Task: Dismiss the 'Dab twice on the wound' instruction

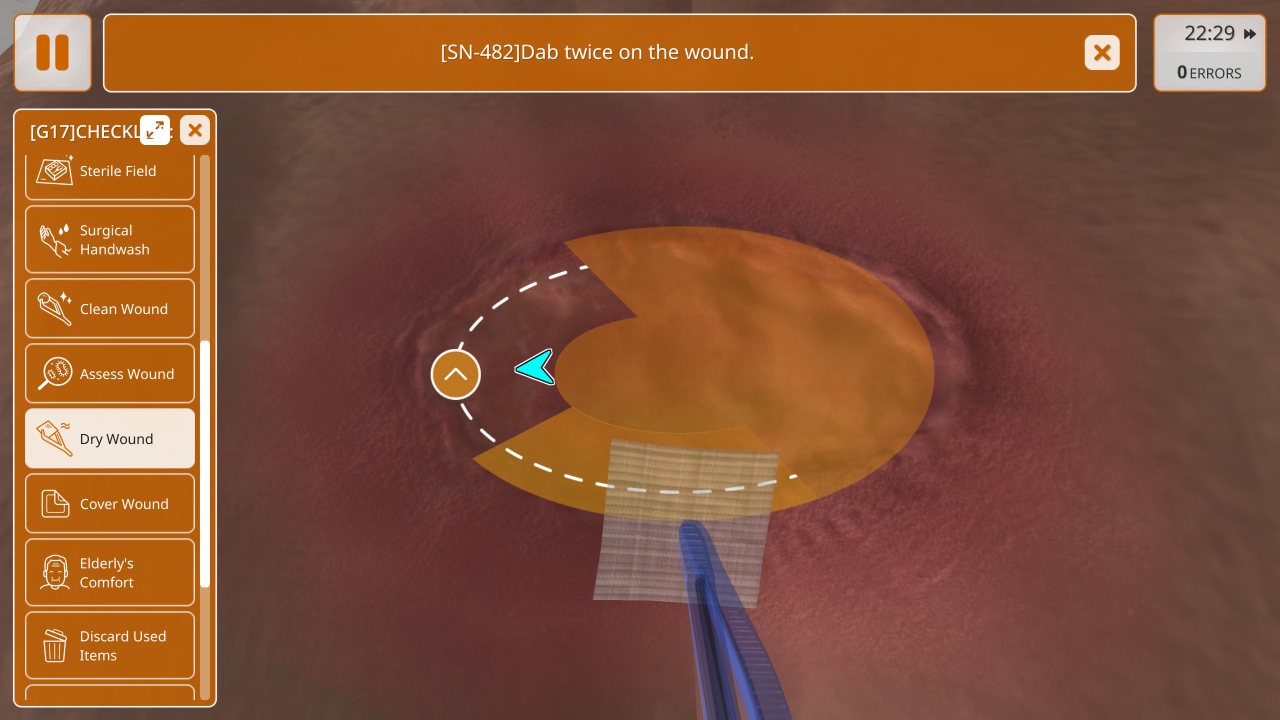Action: (x=1102, y=53)
